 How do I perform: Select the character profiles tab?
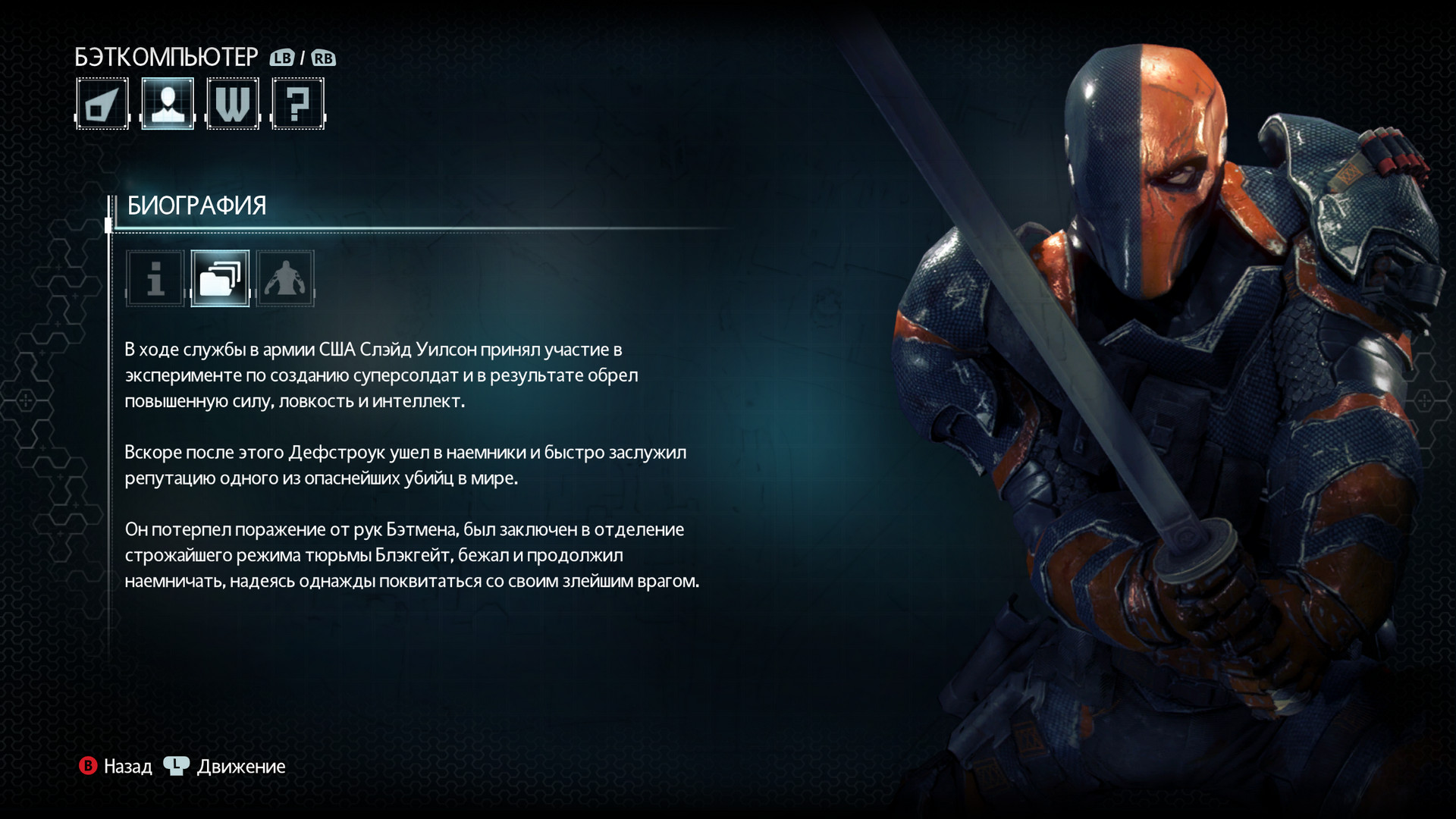(x=168, y=104)
